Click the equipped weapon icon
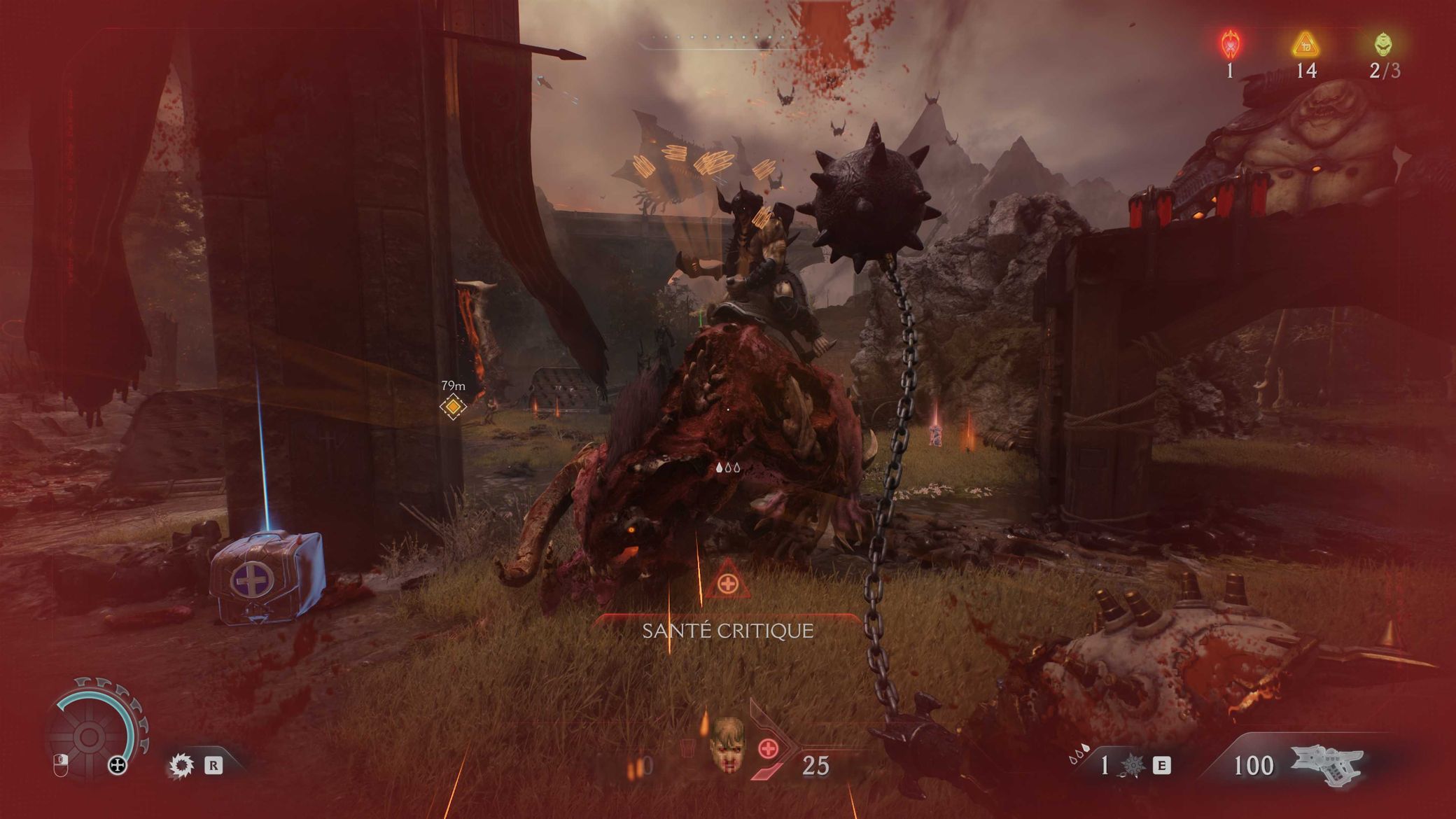 pyautogui.click(x=1326, y=764)
